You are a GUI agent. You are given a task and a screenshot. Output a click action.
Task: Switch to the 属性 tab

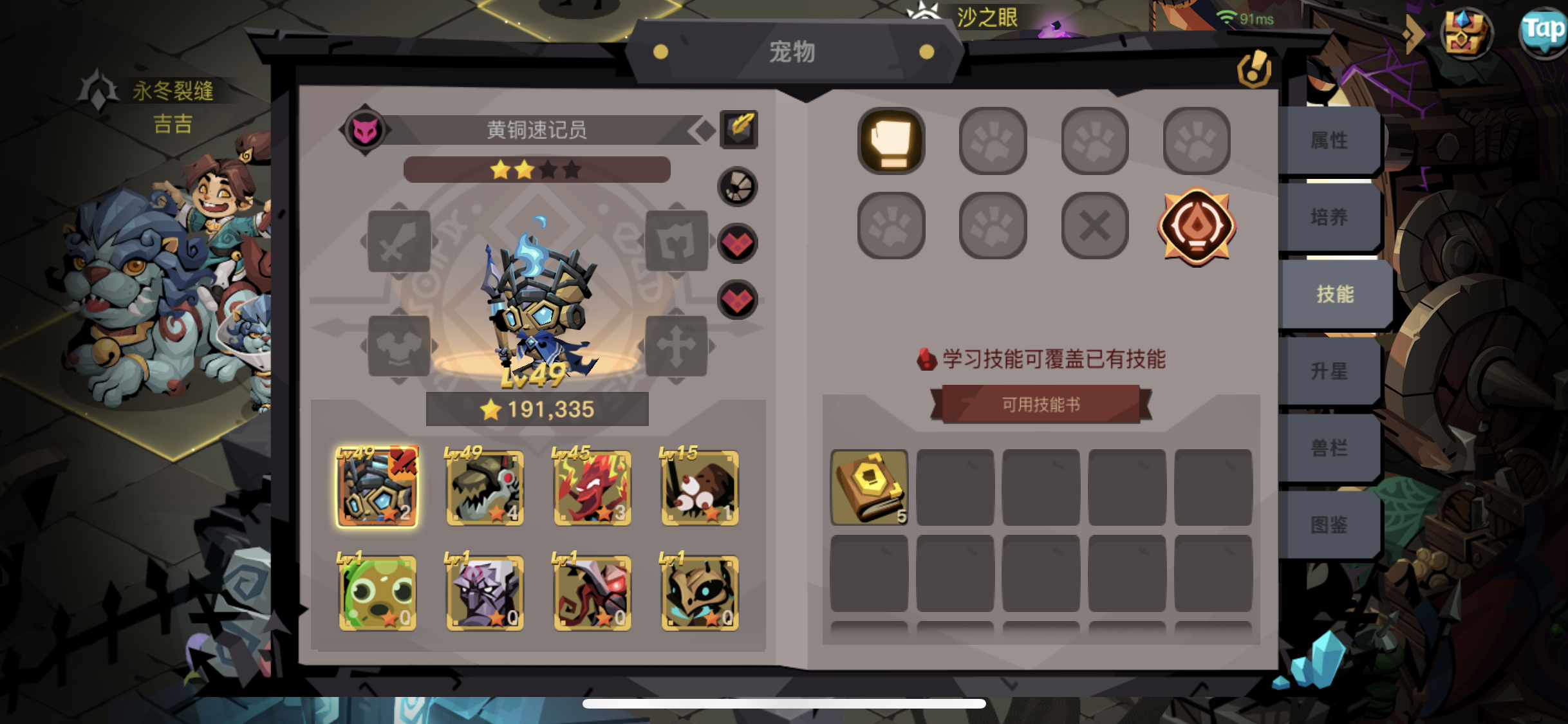click(x=1335, y=140)
